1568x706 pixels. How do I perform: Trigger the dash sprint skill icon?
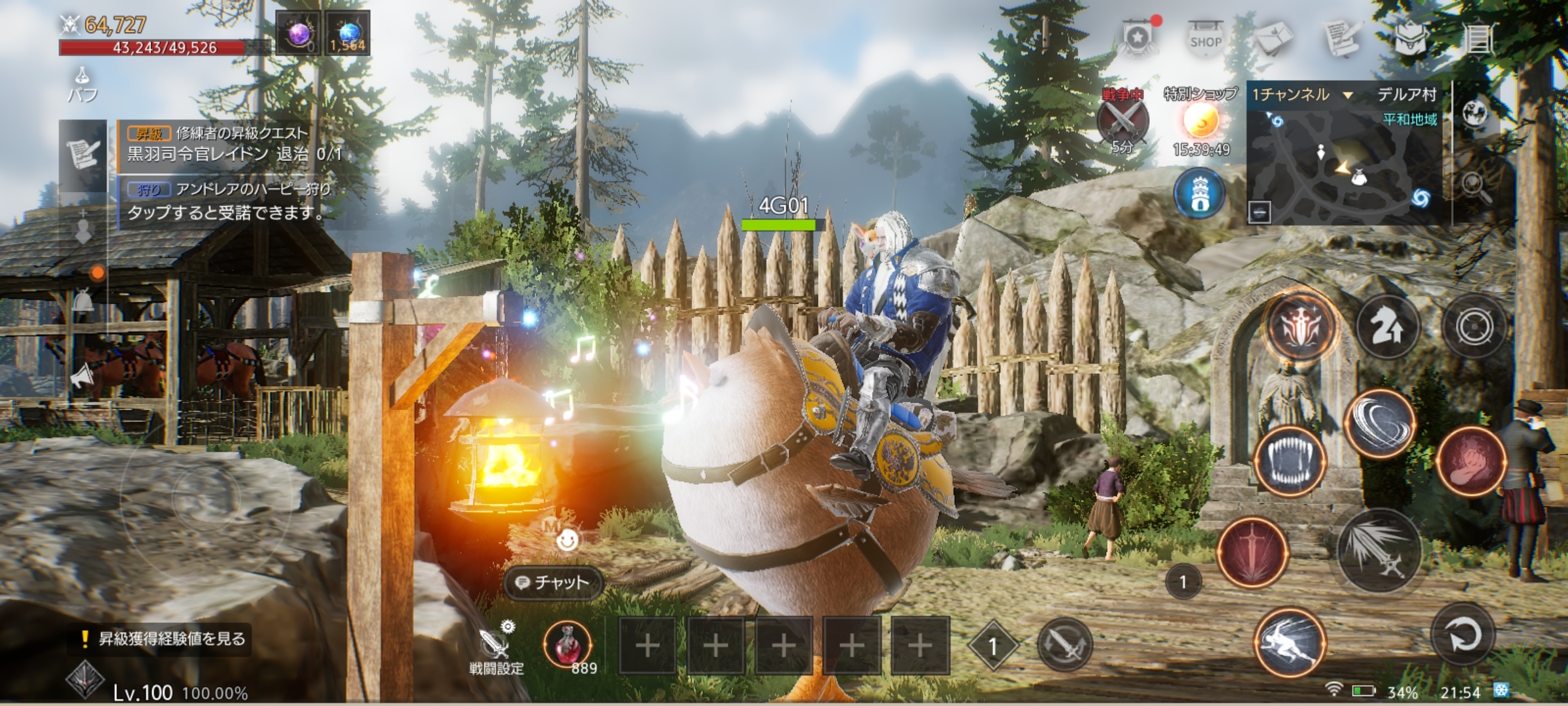tap(1290, 642)
